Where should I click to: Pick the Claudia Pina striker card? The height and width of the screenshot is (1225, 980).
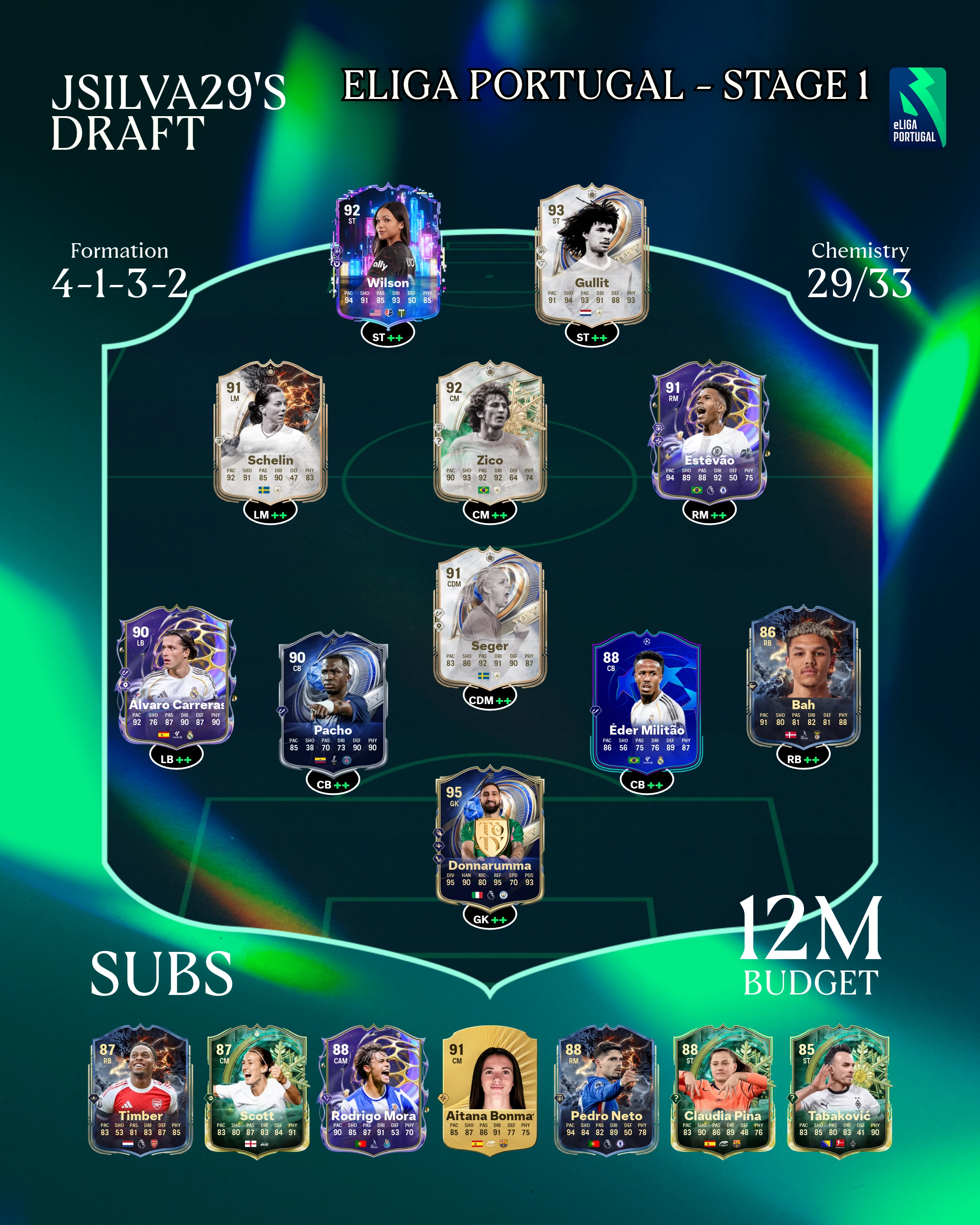coord(723,1090)
